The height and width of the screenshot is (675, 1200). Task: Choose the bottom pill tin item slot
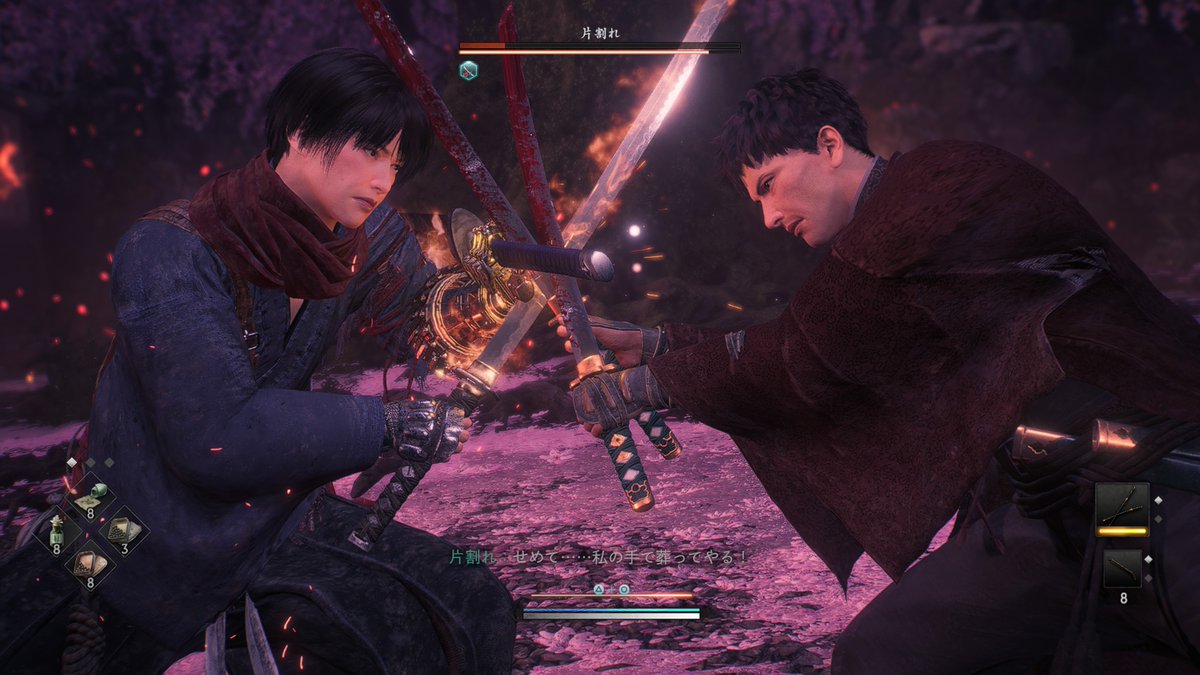[x=91, y=563]
